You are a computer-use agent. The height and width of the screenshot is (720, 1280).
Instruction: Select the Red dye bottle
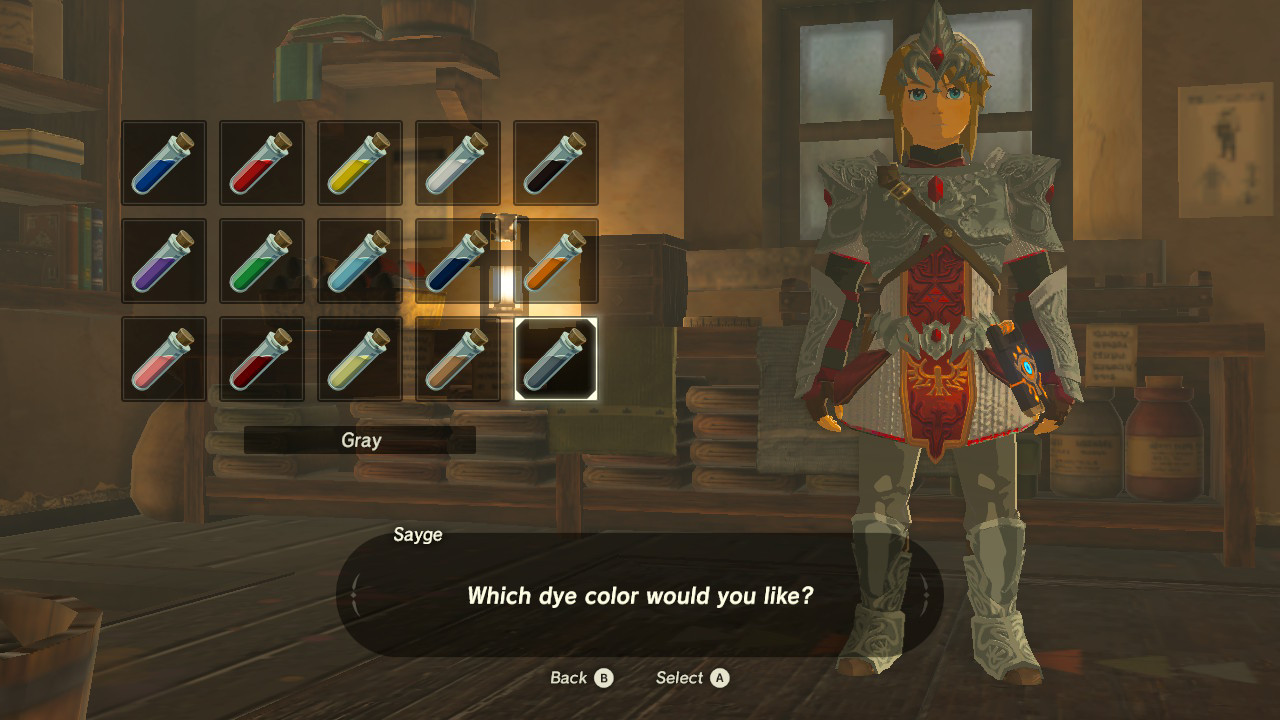(x=261, y=162)
